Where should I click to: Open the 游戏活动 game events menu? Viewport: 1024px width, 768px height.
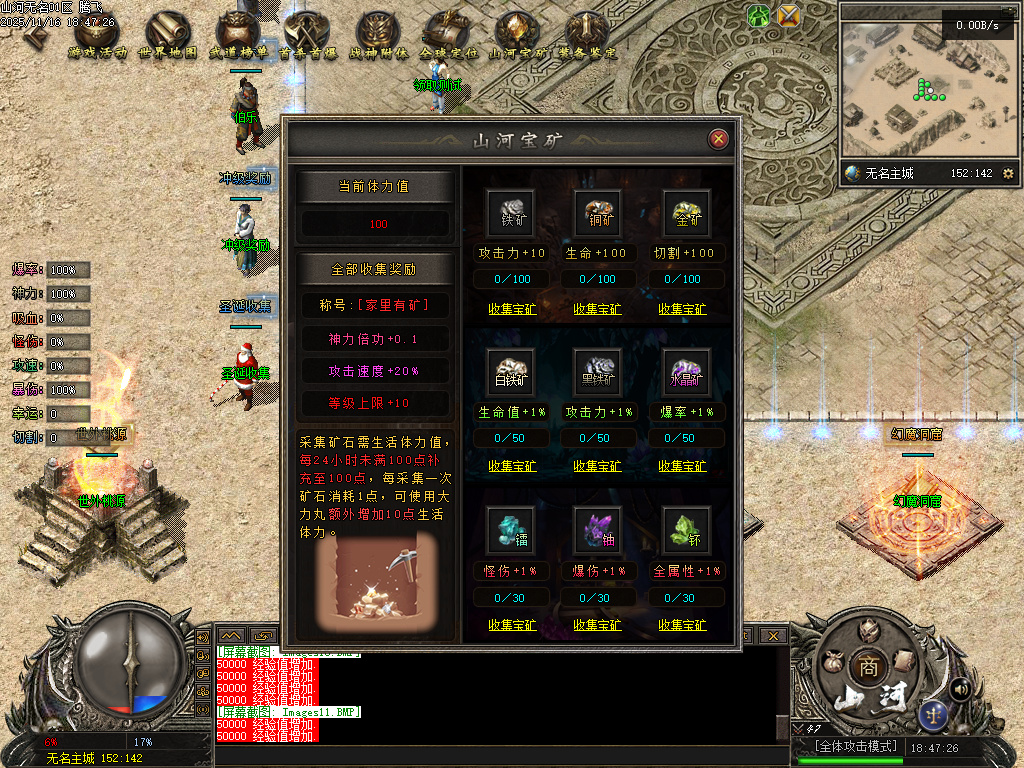coord(97,36)
